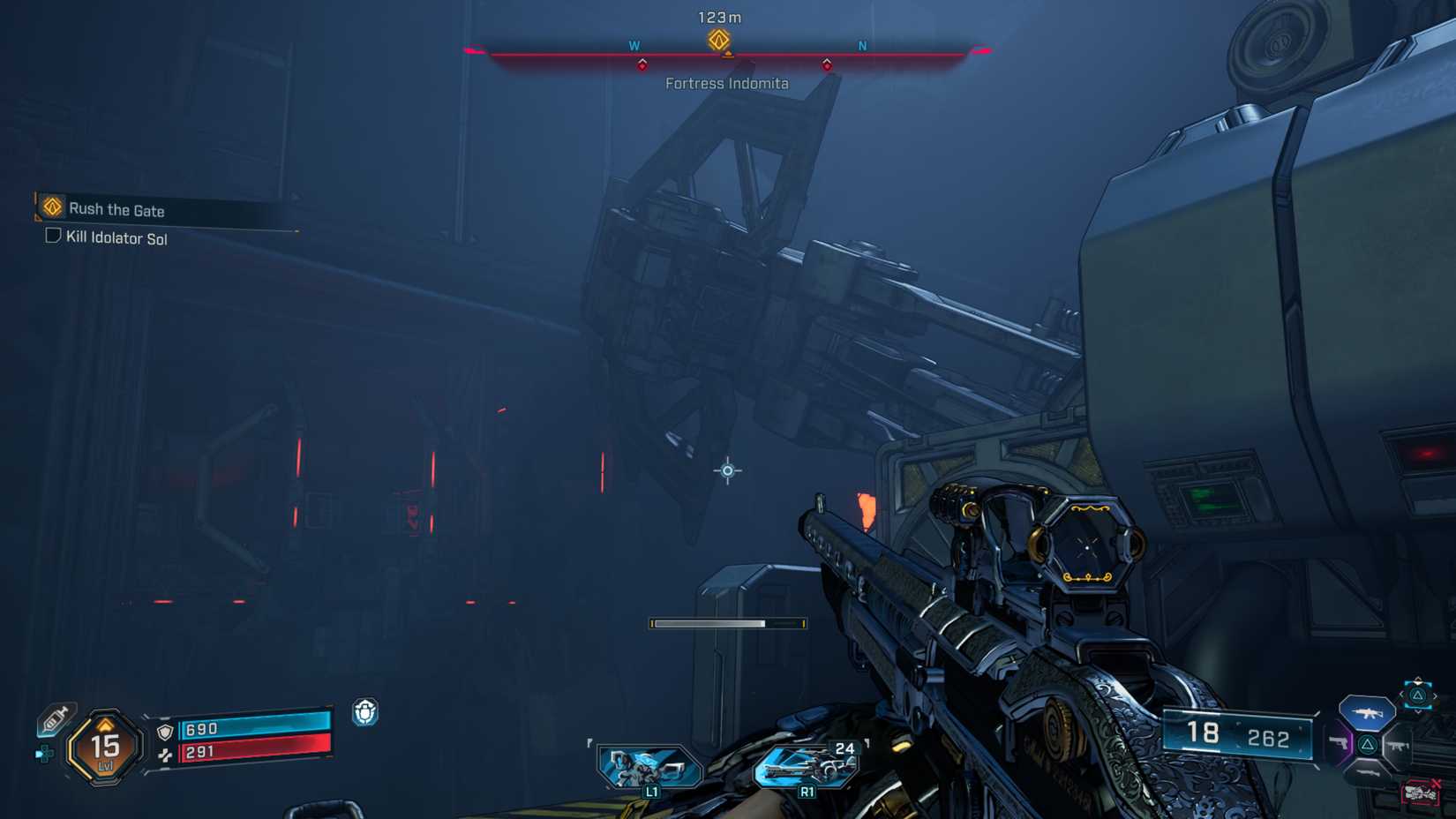This screenshot has height=819, width=1456.
Task: Switch to the pistol weapon slot
Action: (1339, 744)
